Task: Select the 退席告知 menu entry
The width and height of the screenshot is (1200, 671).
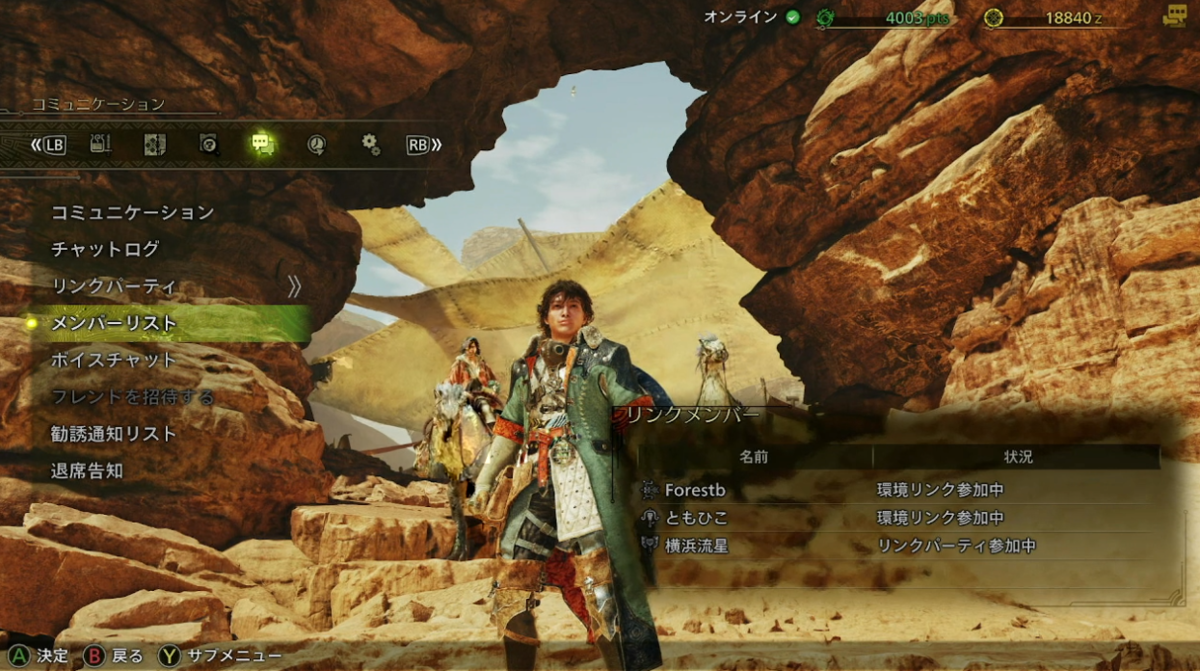Action: tap(87, 470)
